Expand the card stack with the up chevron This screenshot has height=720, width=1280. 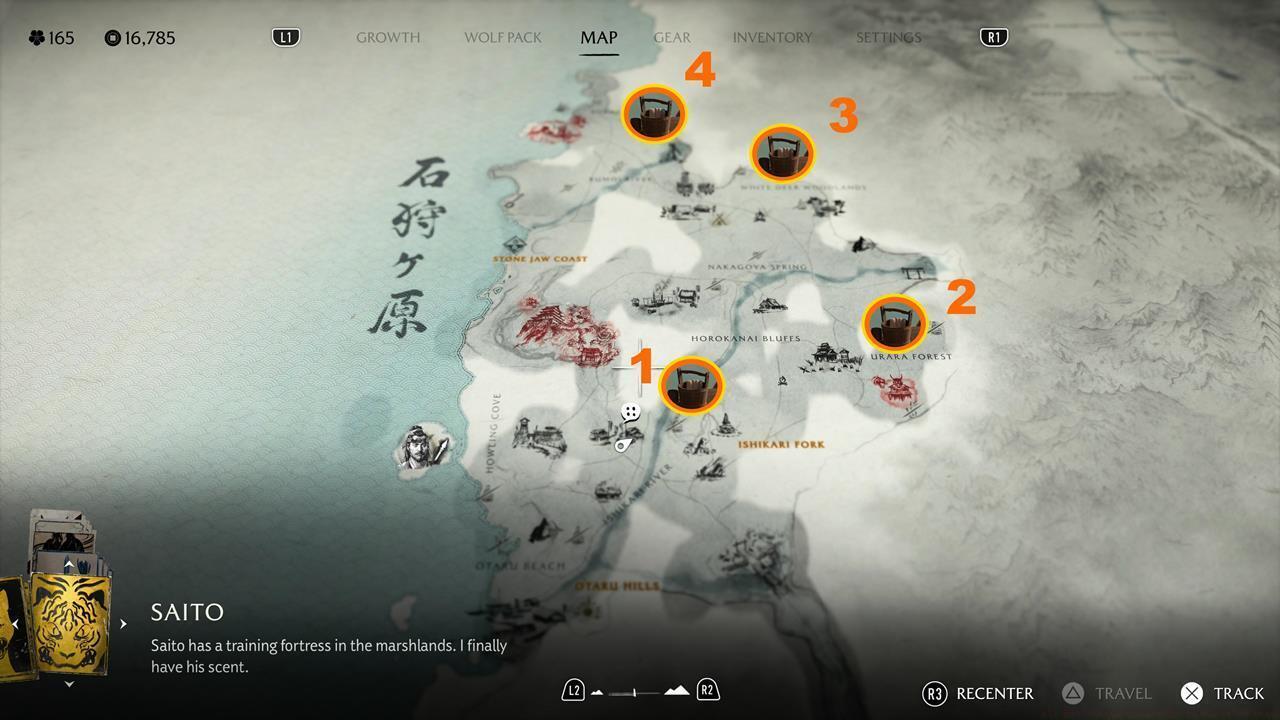pos(68,563)
